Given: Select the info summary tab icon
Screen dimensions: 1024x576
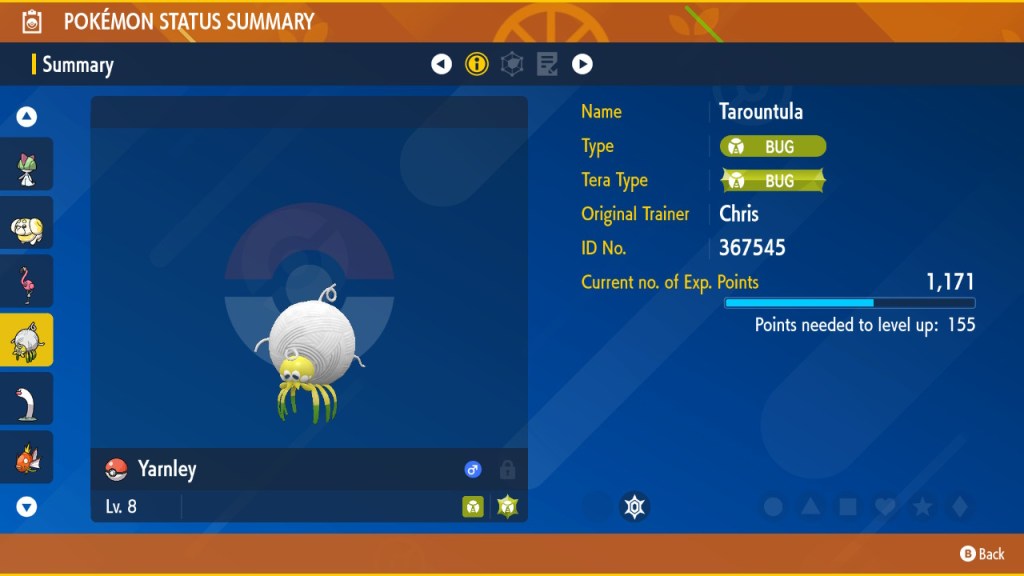Looking at the screenshot, I should (477, 65).
